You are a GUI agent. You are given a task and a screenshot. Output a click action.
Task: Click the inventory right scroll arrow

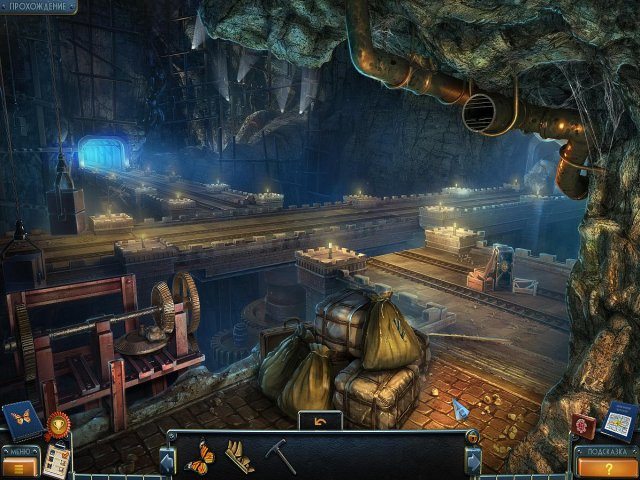click(x=474, y=461)
